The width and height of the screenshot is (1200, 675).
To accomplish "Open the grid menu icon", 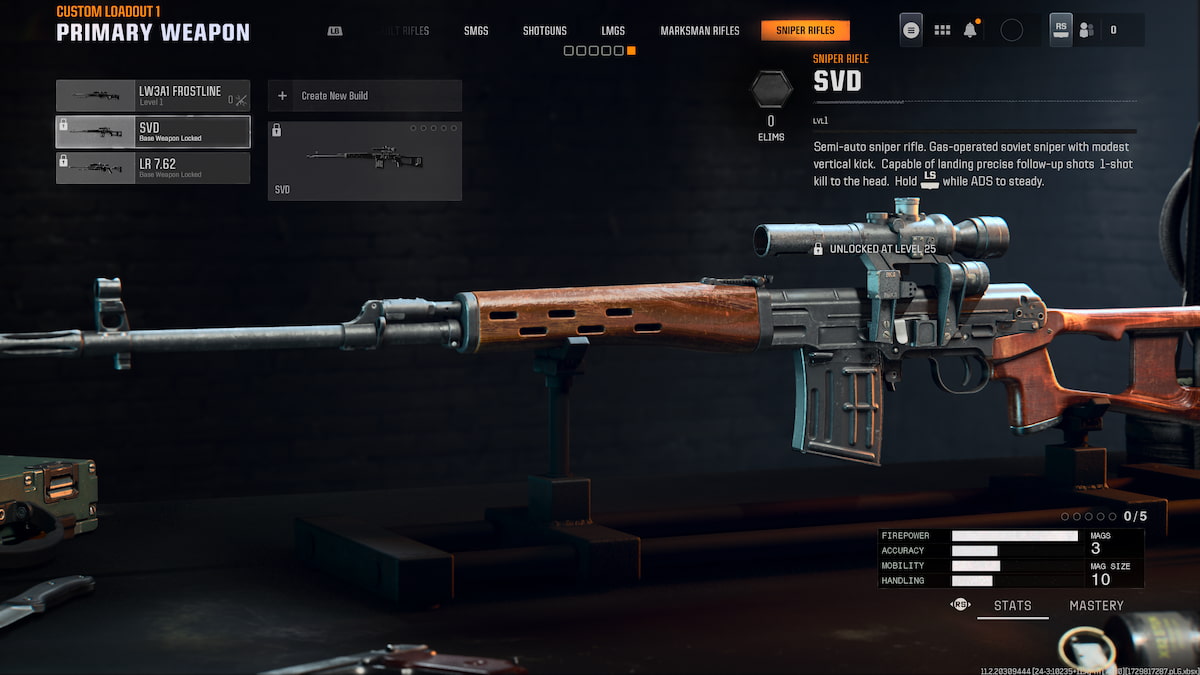I will point(942,30).
